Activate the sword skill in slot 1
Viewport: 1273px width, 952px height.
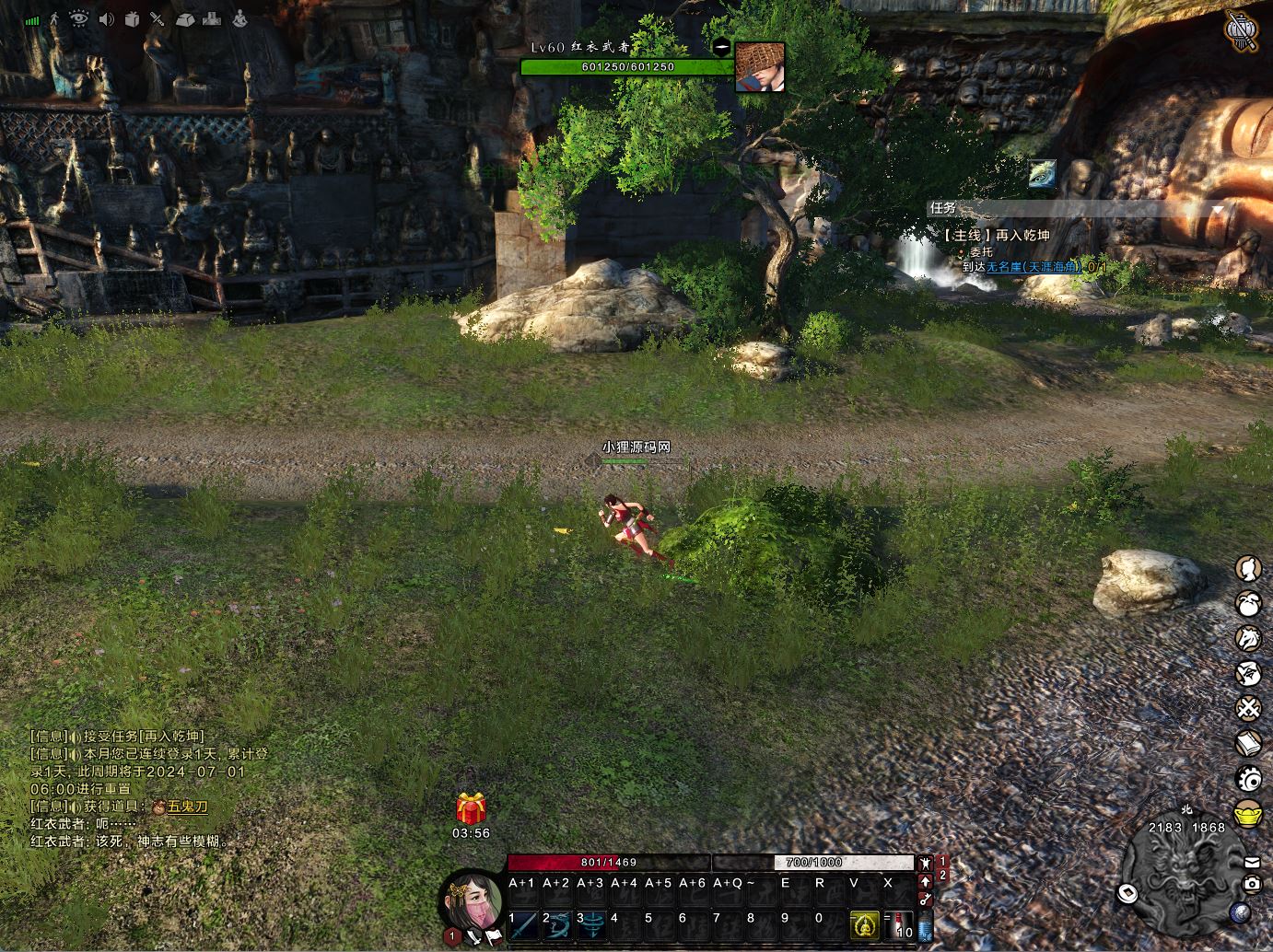point(524,924)
